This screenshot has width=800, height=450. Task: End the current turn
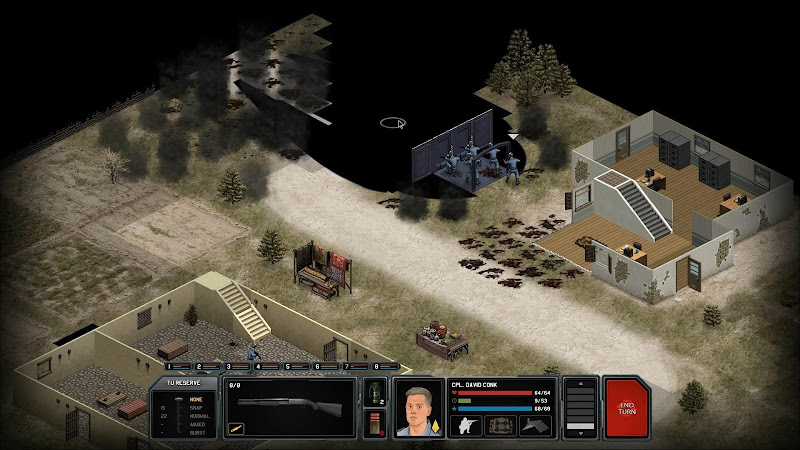[626, 407]
